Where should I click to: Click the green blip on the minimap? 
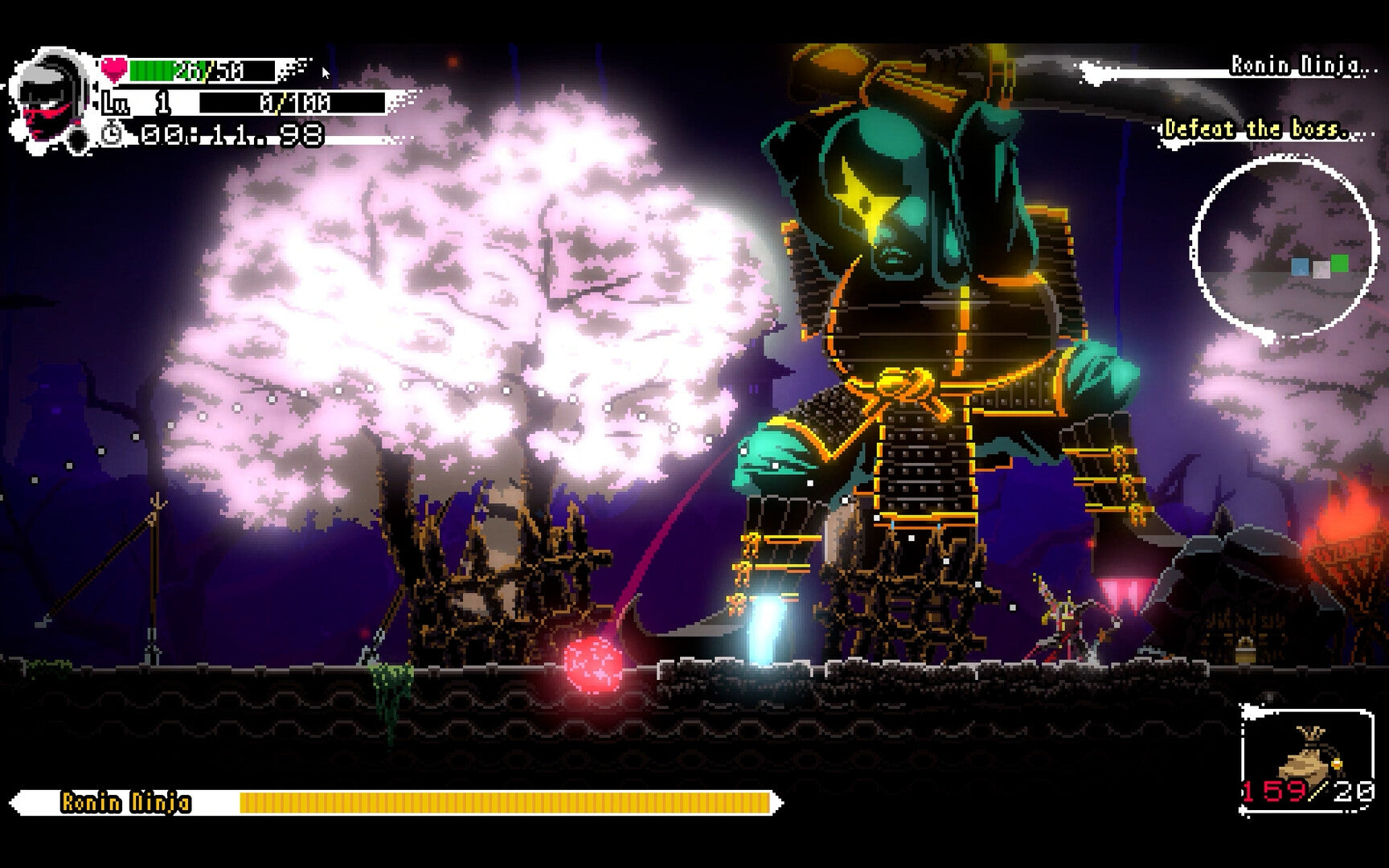(1340, 263)
